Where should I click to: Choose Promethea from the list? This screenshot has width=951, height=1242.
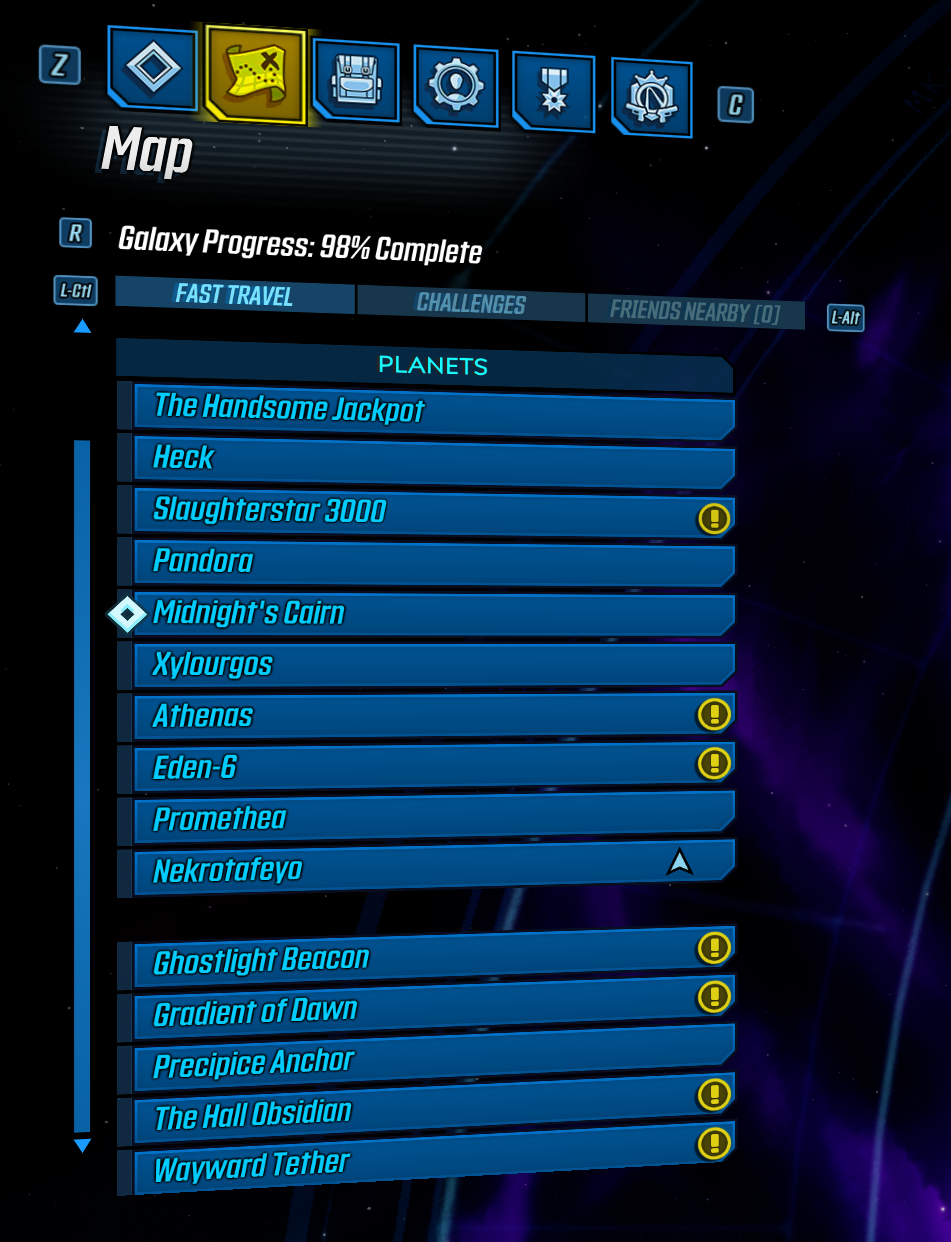[433, 818]
